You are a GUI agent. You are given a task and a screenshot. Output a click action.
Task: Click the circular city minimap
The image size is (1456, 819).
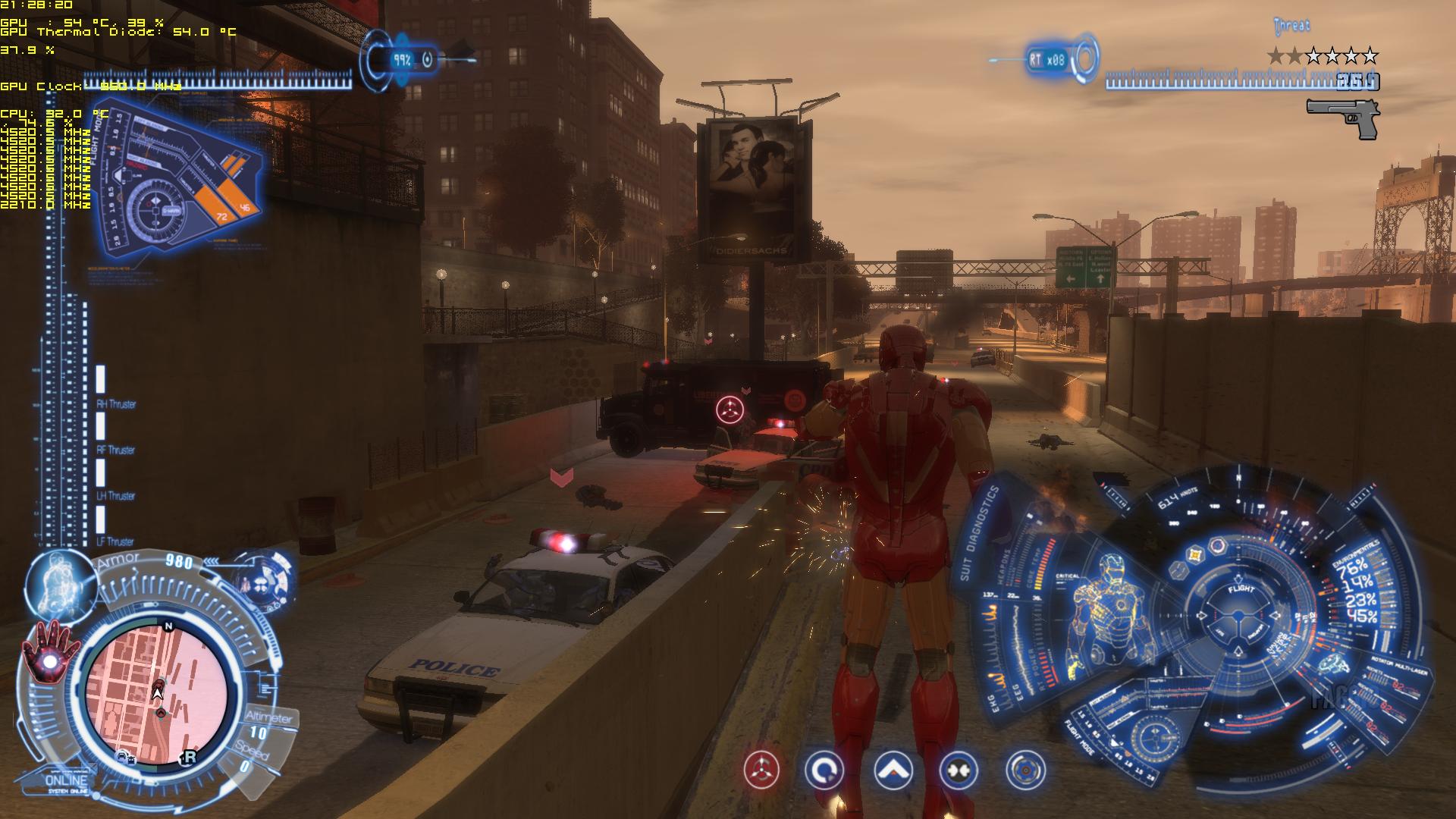[x=158, y=690]
